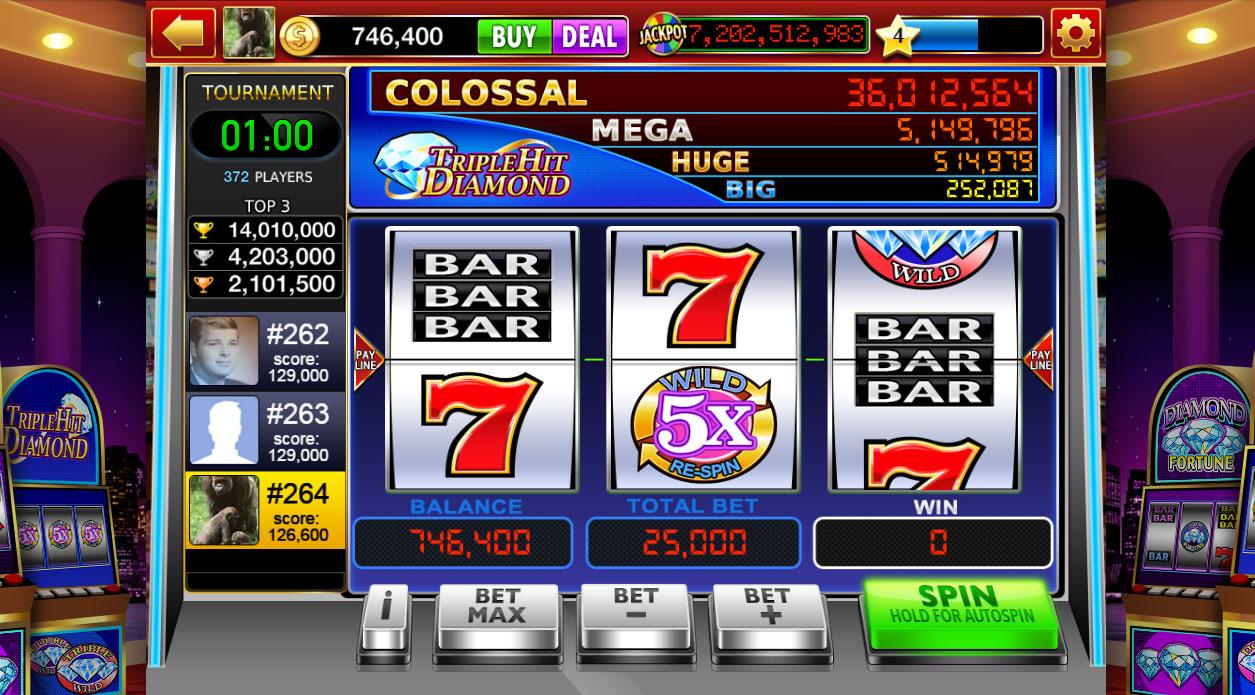Select tournament player ranked #263
This screenshot has width=1255, height=695.
[265, 430]
